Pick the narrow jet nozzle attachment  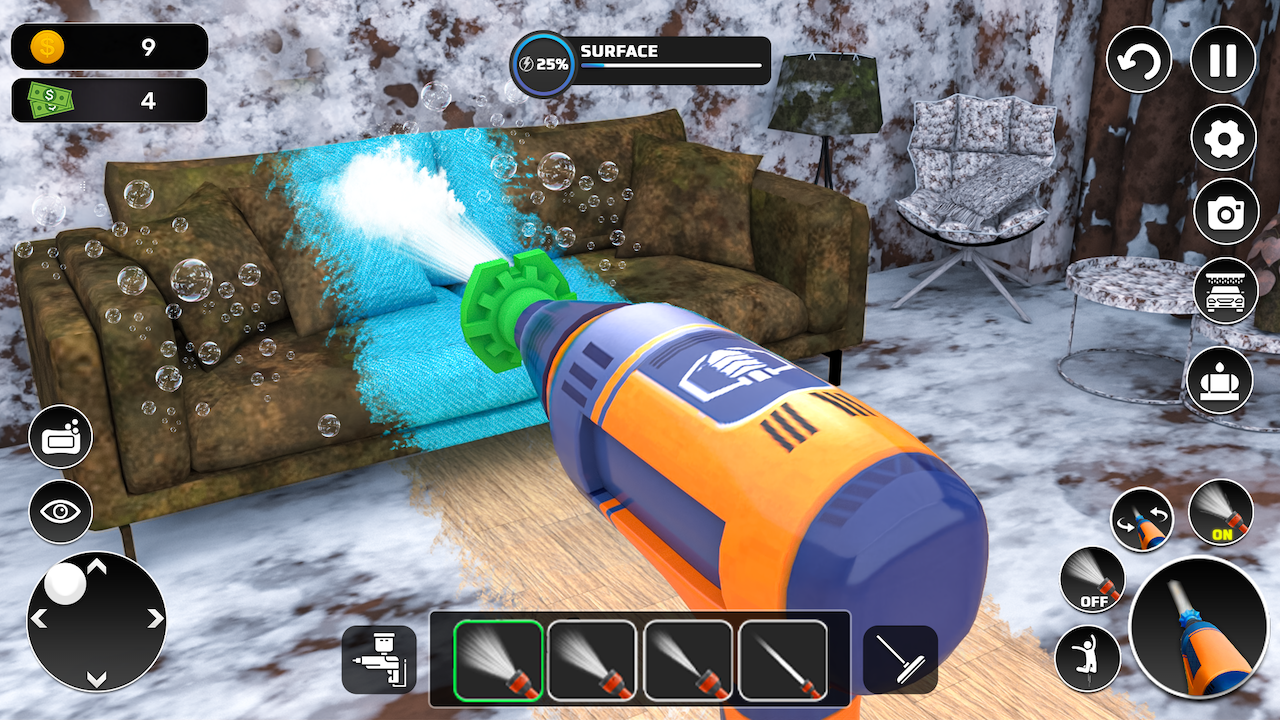(782, 660)
